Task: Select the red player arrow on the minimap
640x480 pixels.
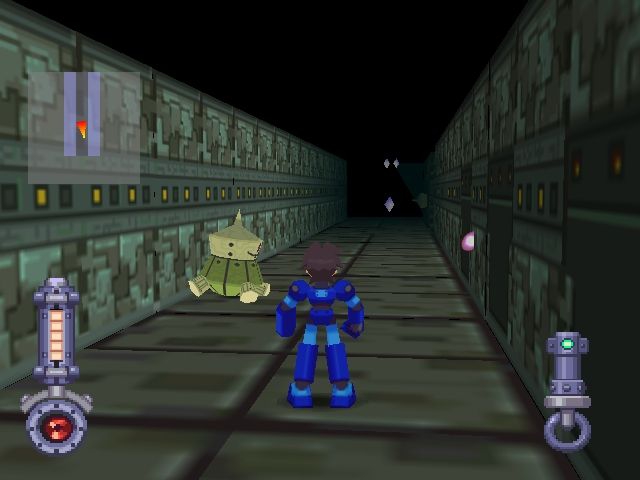Action: click(82, 127)
